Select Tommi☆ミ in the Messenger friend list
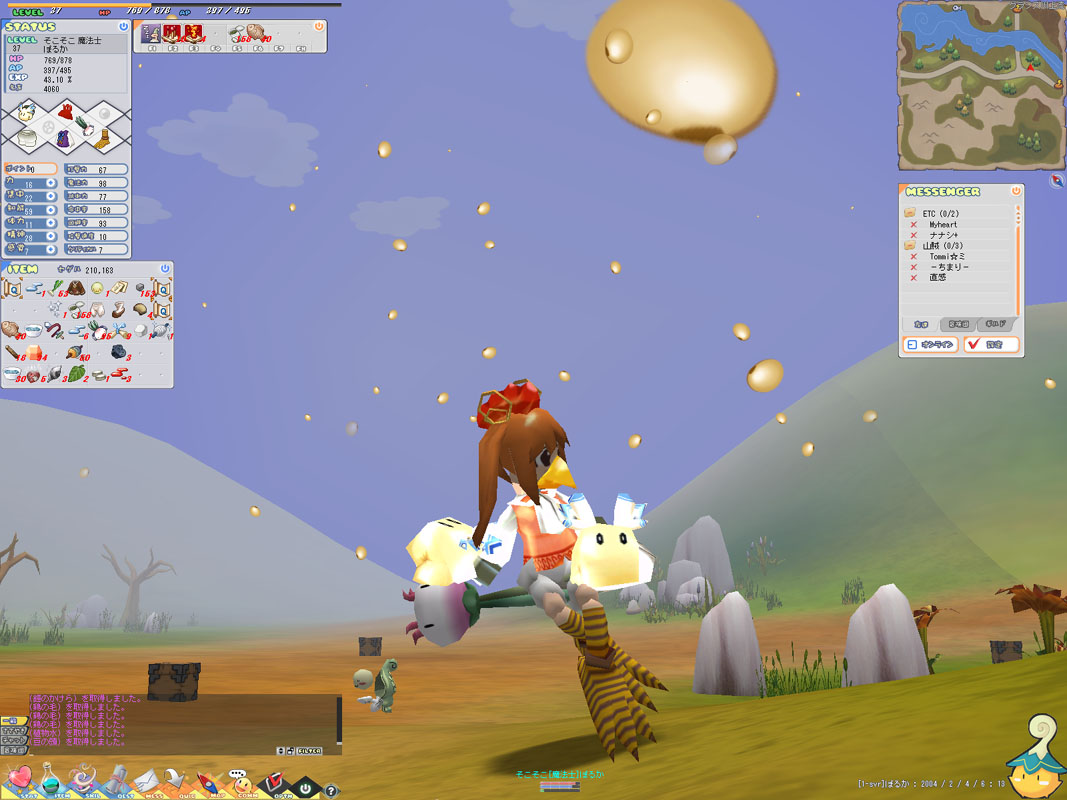 pyautogui.click(x=946, y=257)
